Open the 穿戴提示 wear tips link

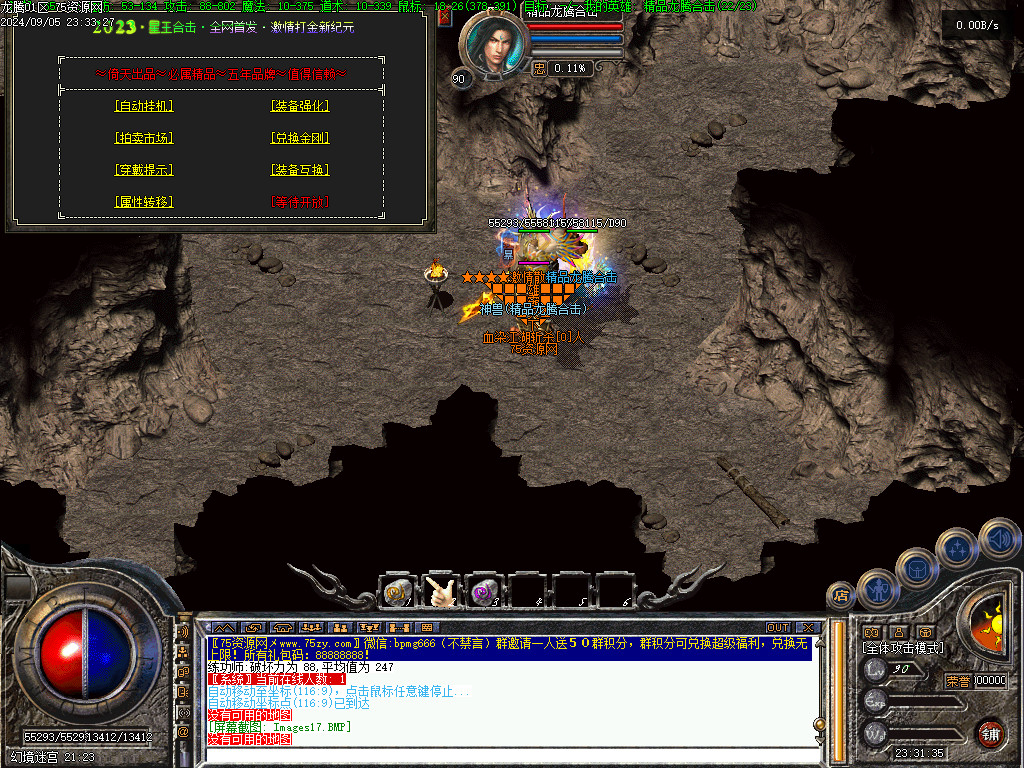pyautogui.click(x=145, y=170)
